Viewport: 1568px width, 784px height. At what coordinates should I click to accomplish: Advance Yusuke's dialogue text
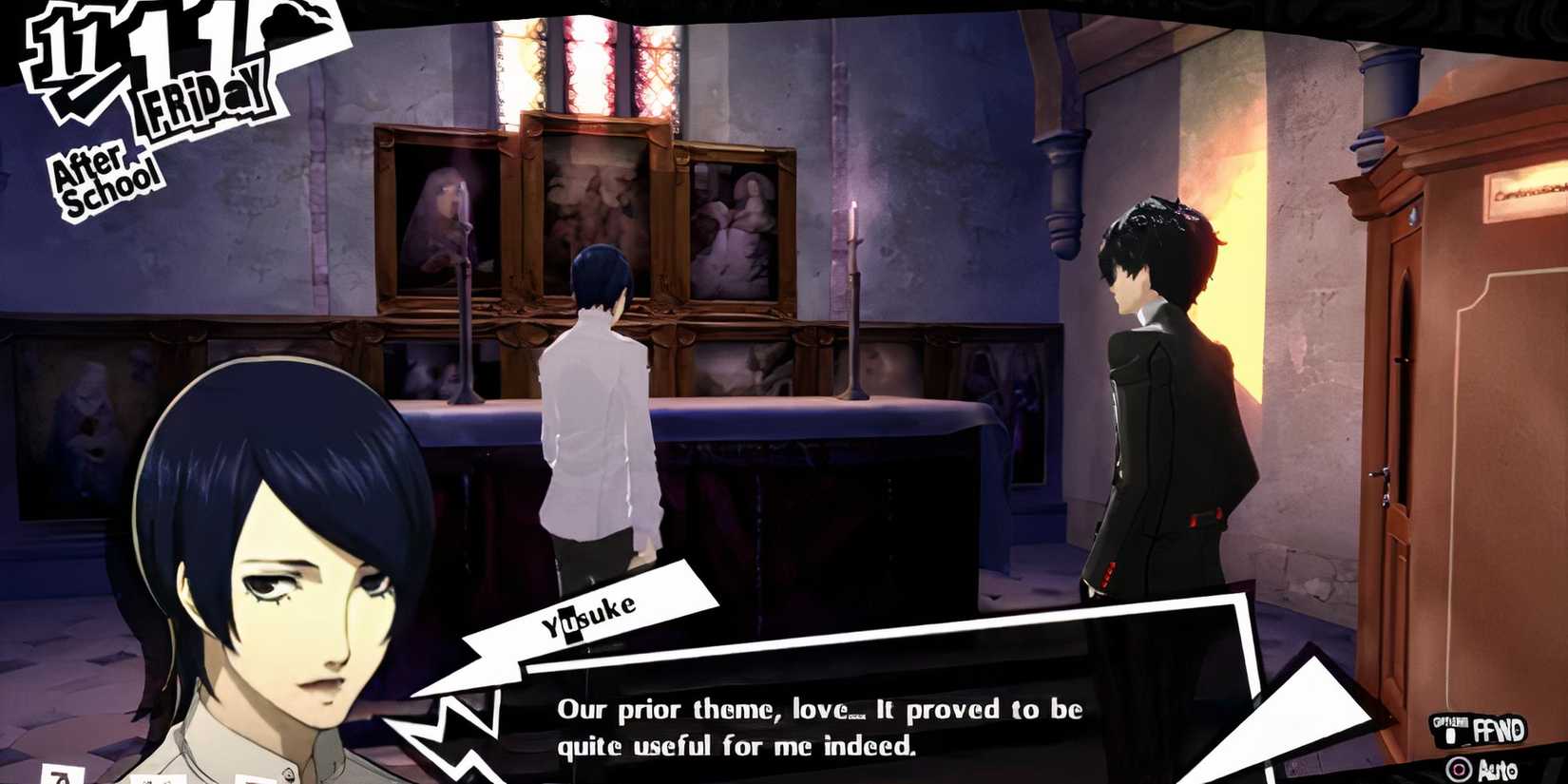tap(822, 727)
